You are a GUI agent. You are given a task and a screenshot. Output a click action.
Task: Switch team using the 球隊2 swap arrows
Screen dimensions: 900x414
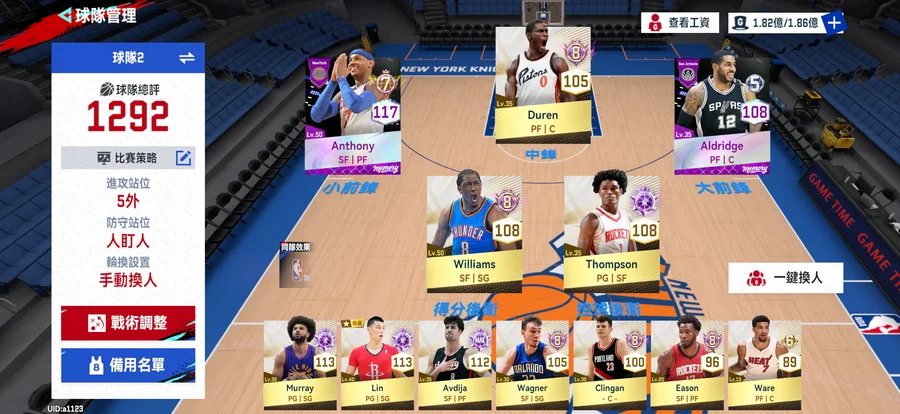tap(186, 58)
